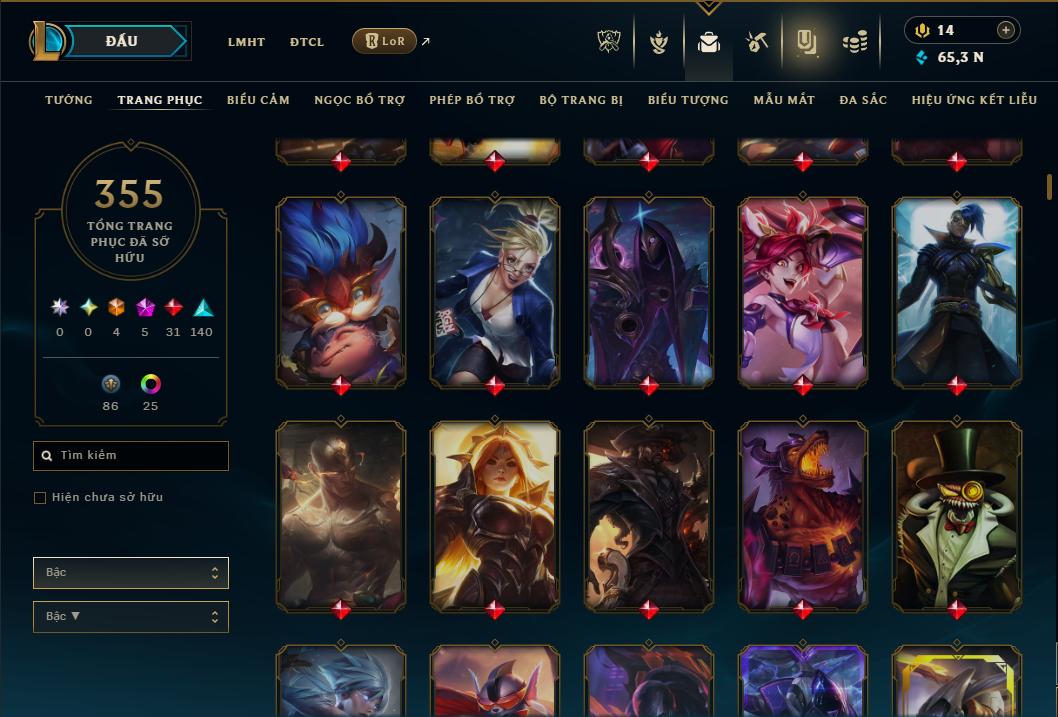Viewport: 1058px width, 717px height.
Task: Select the blonde glasses woman skin card
Action: tap(495, 291)
